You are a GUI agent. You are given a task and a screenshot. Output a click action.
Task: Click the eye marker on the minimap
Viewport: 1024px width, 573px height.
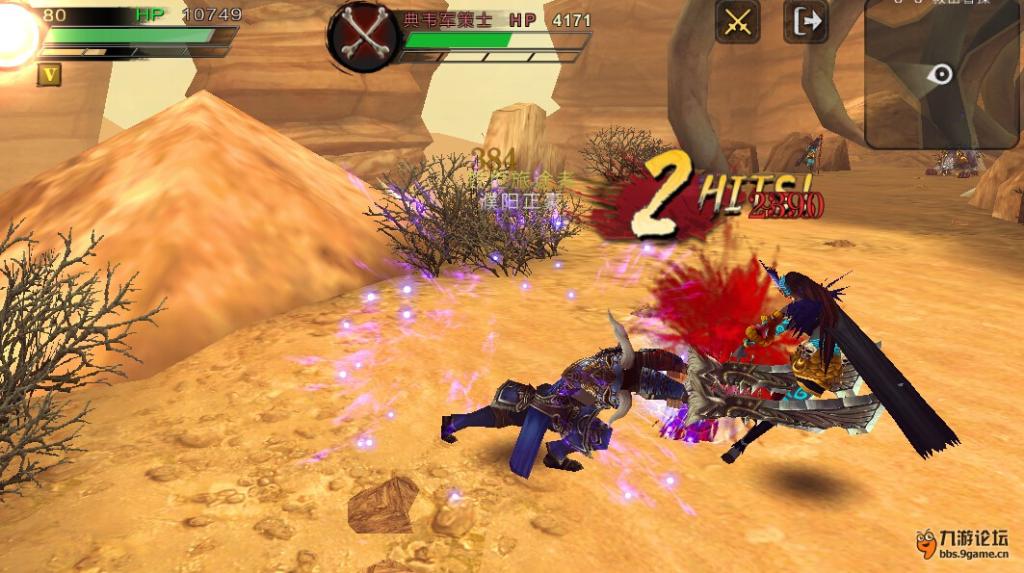tap(941, 73)
